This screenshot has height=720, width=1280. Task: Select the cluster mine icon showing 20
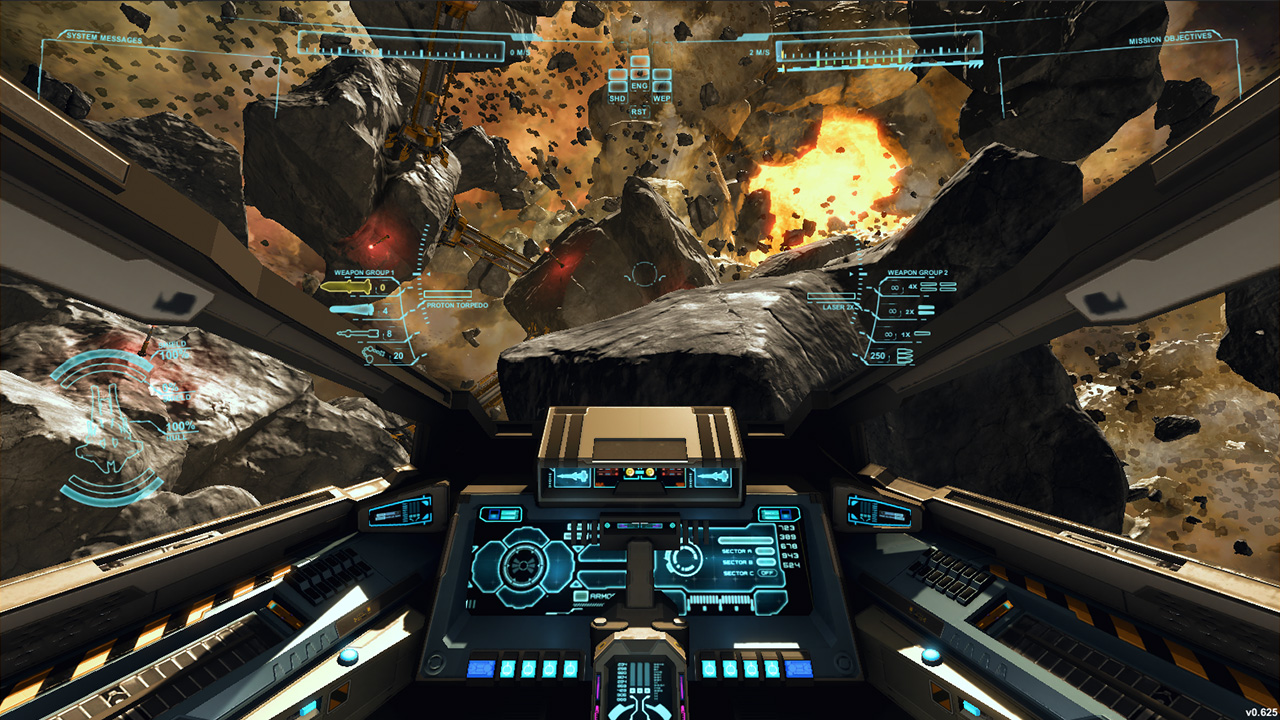coord(370,355)
